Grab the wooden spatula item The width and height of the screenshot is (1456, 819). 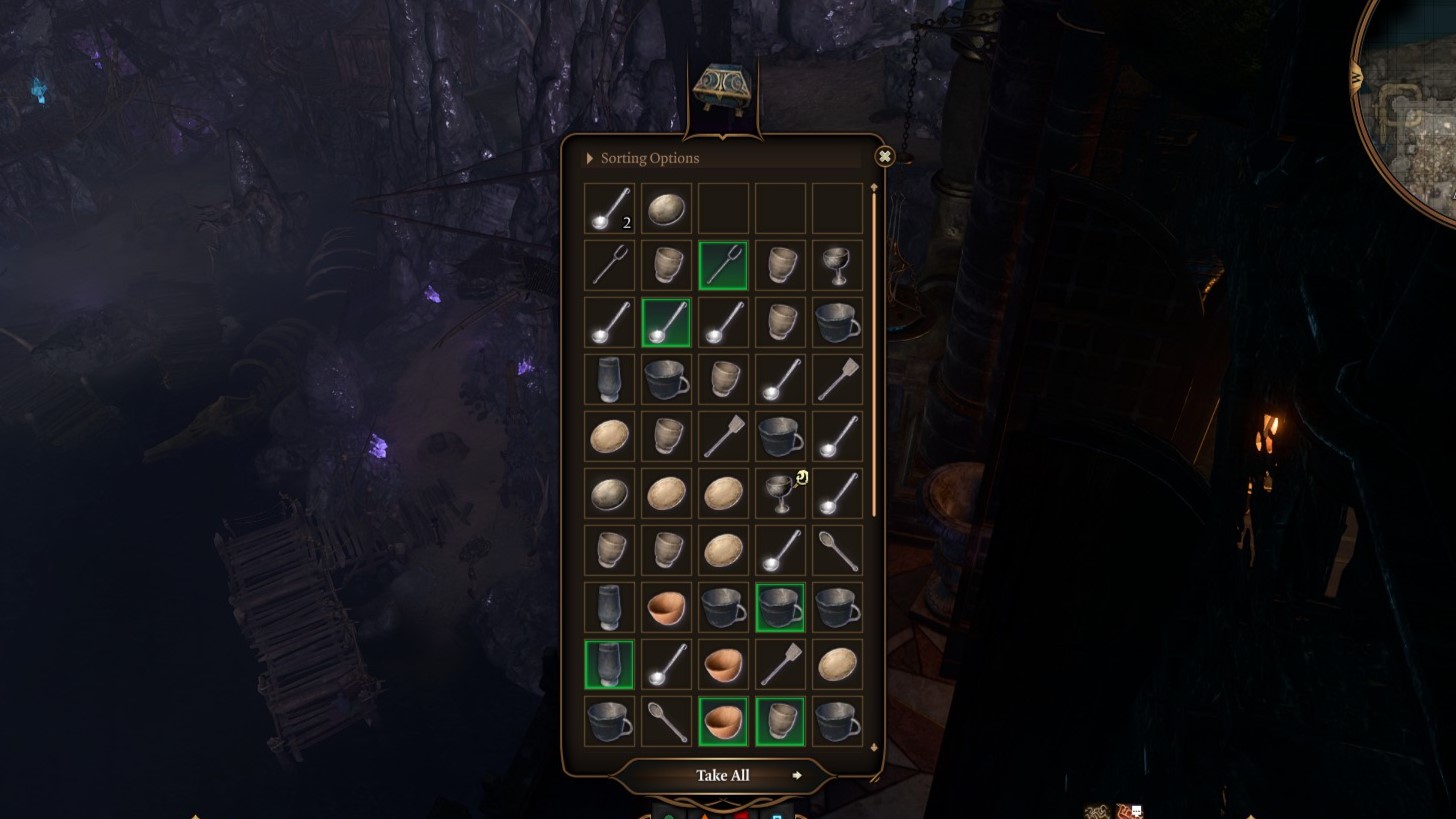click(x=836, y=379)
